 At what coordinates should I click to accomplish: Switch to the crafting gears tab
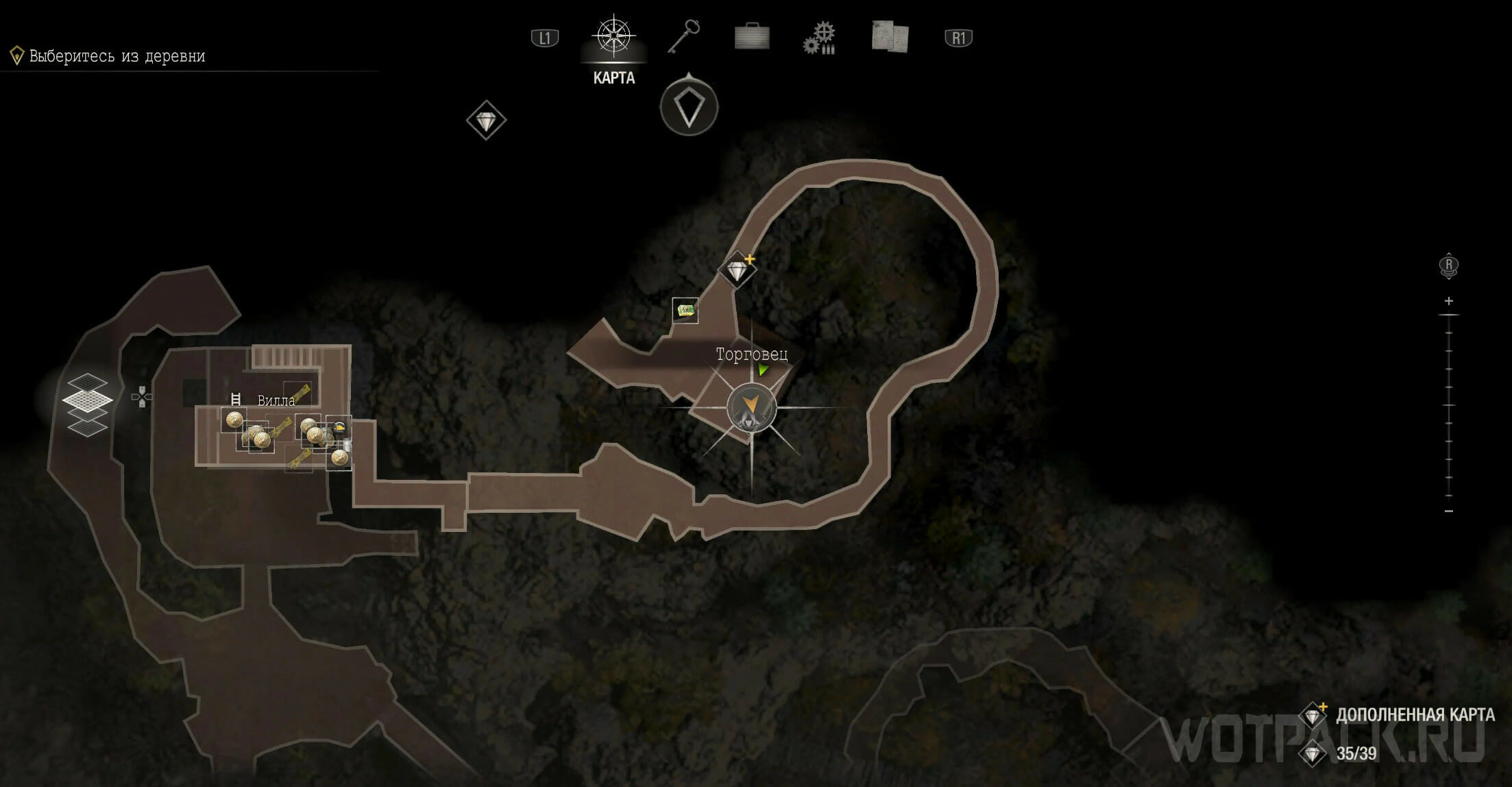click(x=820, y=37)
